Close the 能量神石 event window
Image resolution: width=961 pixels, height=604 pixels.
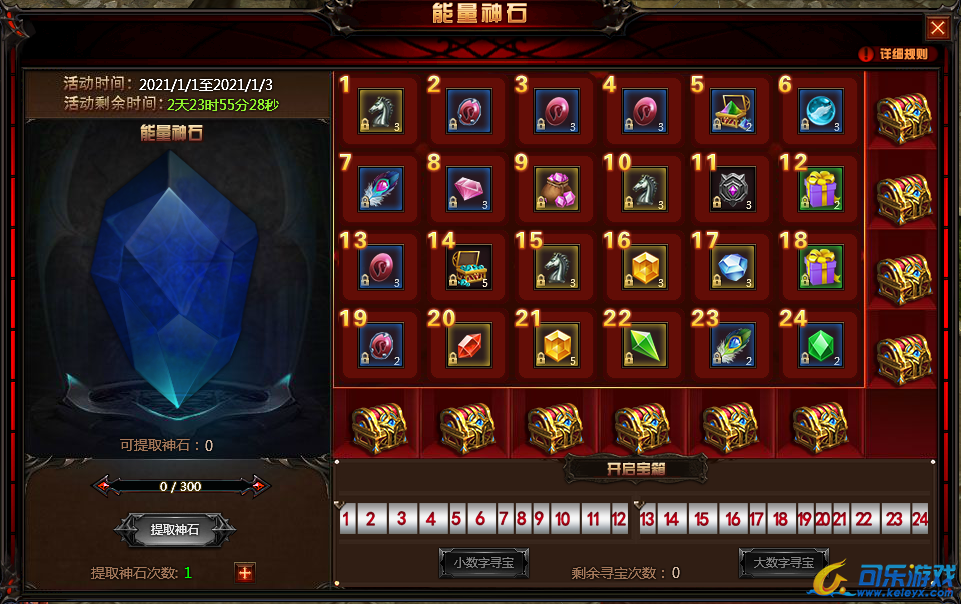coord(937,28)
